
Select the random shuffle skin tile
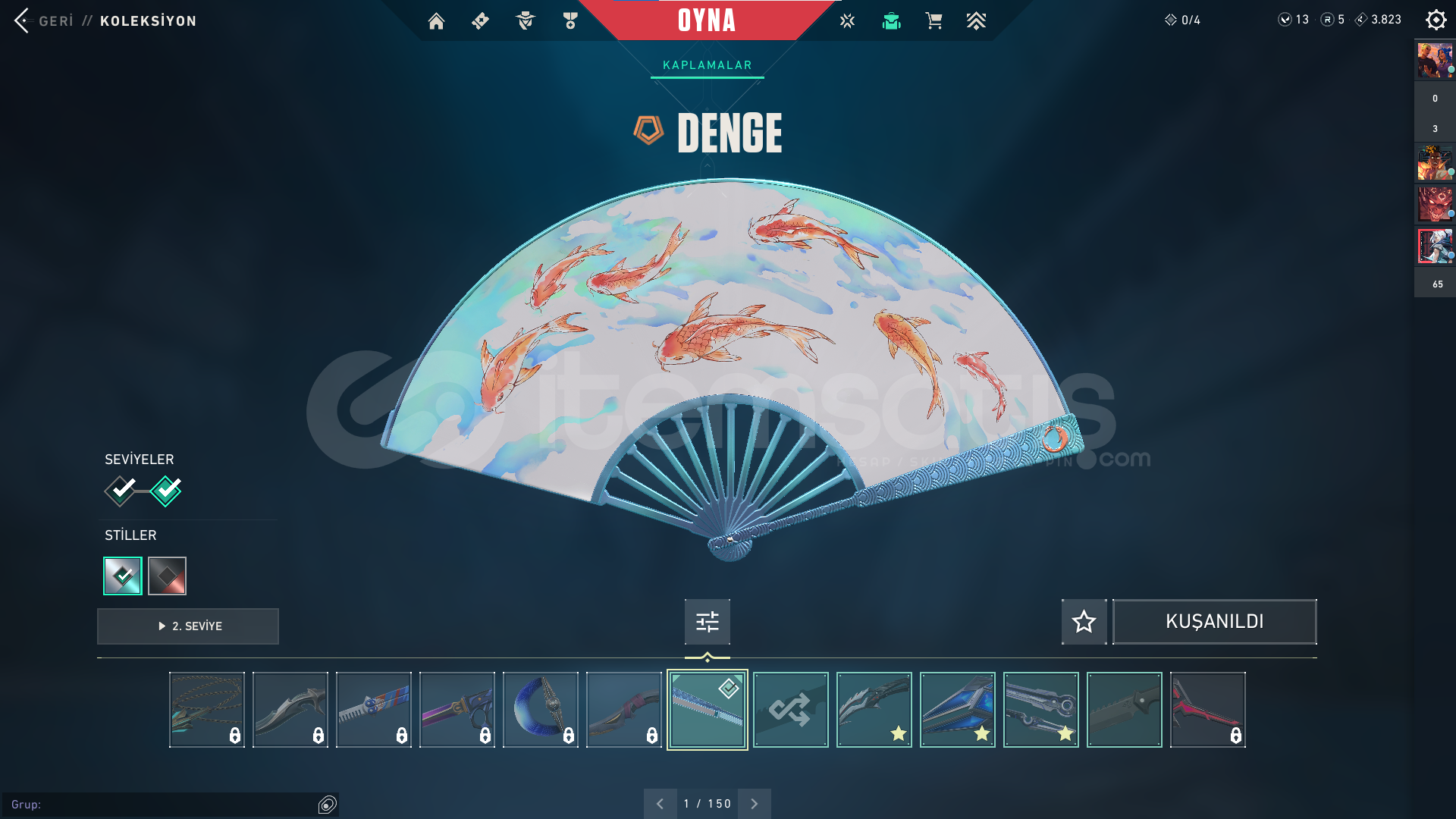[x=790, y=710]
